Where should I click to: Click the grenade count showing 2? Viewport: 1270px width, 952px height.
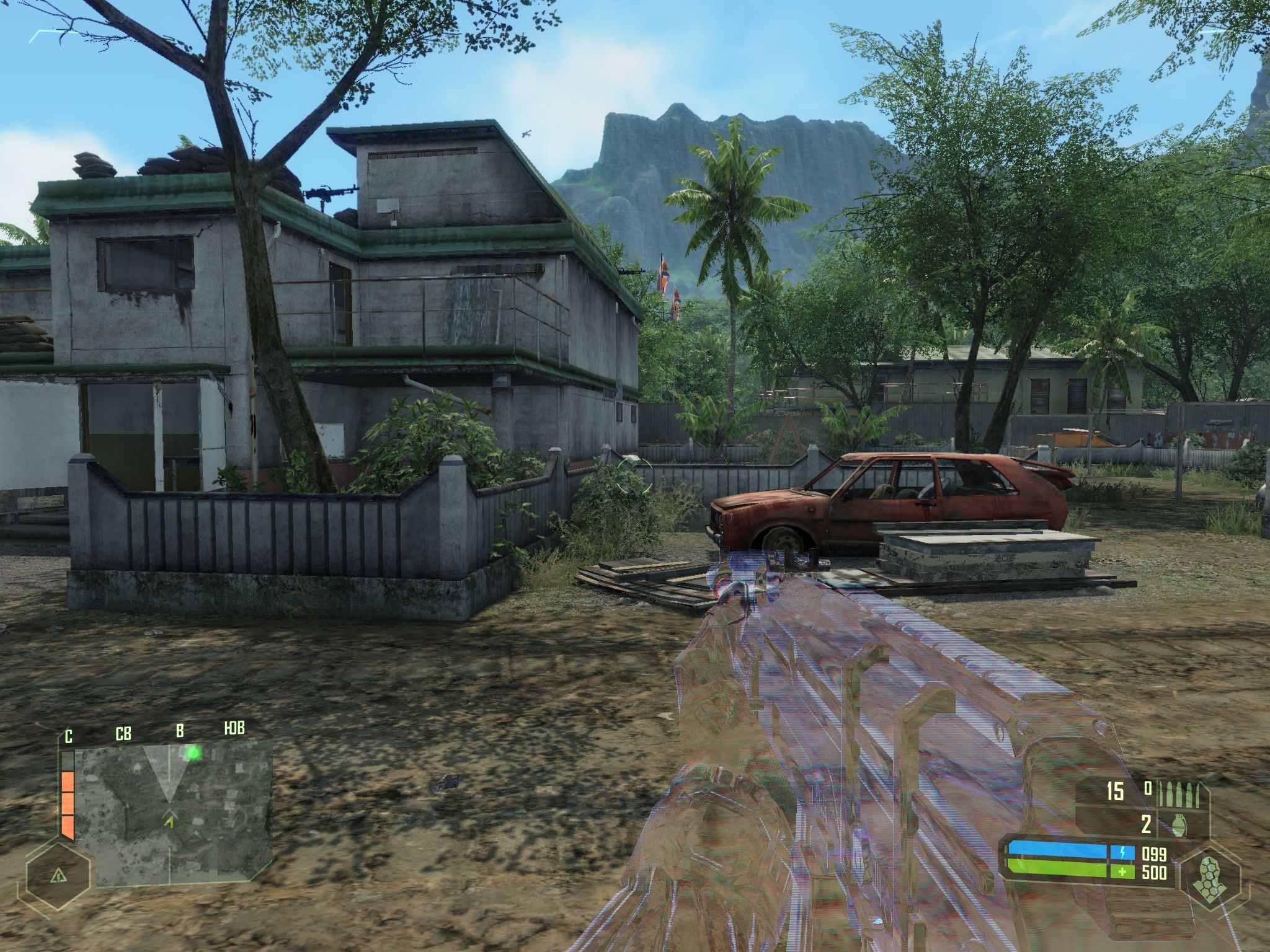click(x=1145, y=824)
